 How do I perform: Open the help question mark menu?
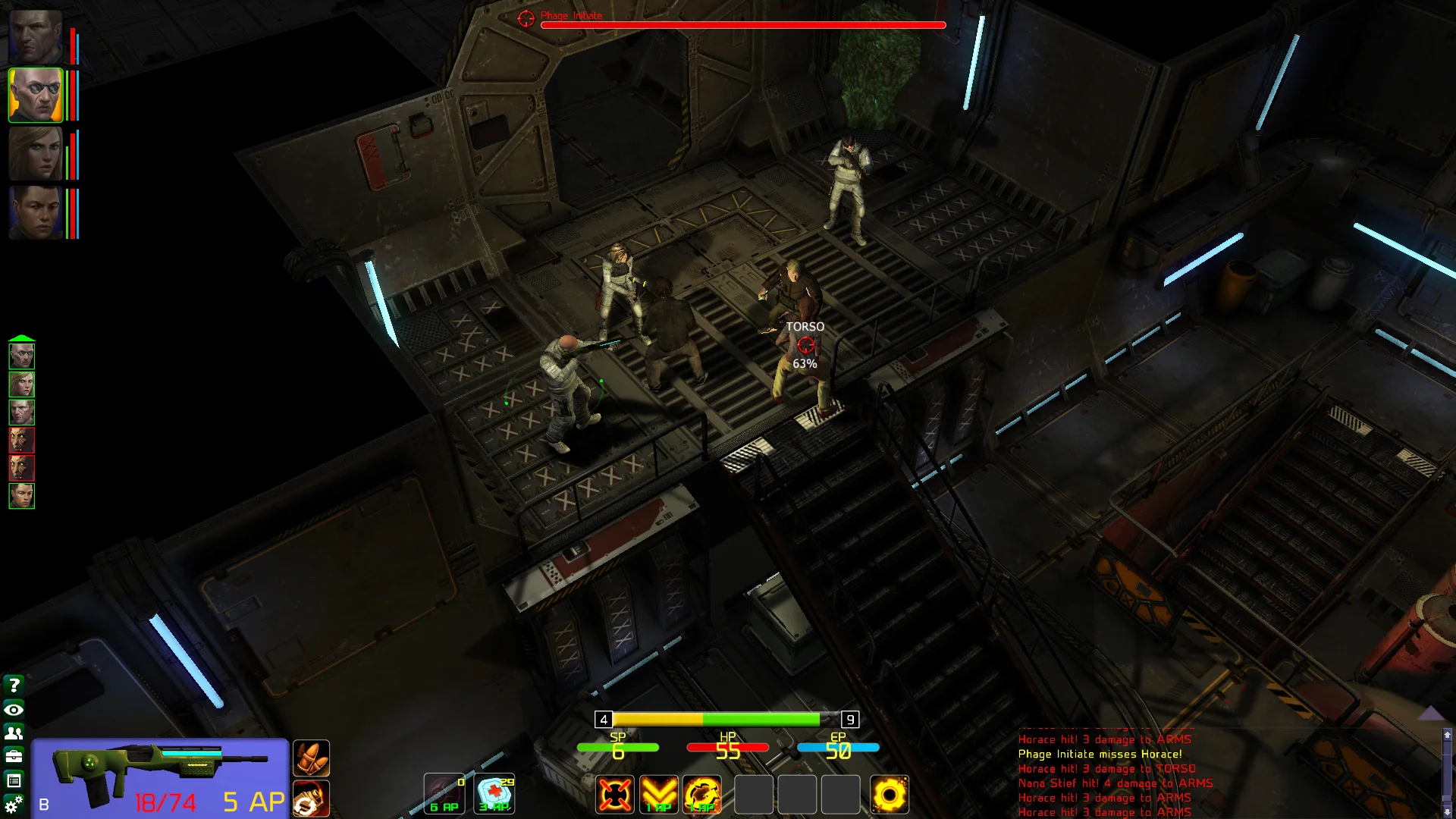(14, 686)
